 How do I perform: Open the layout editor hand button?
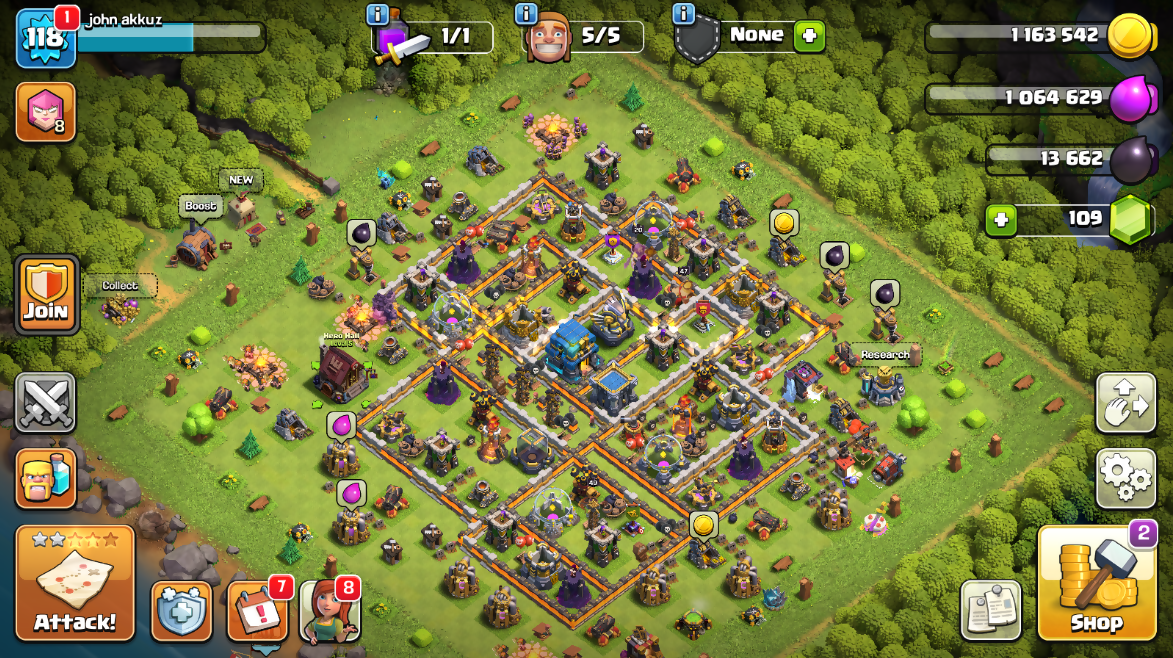(1126, 403)
